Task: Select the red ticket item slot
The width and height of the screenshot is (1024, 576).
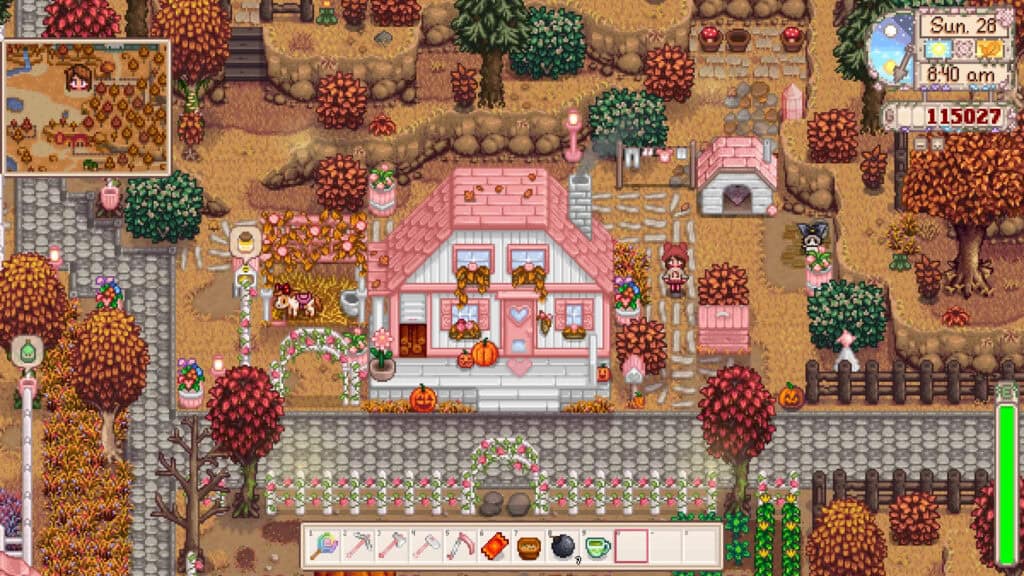Action: point(495,546)
